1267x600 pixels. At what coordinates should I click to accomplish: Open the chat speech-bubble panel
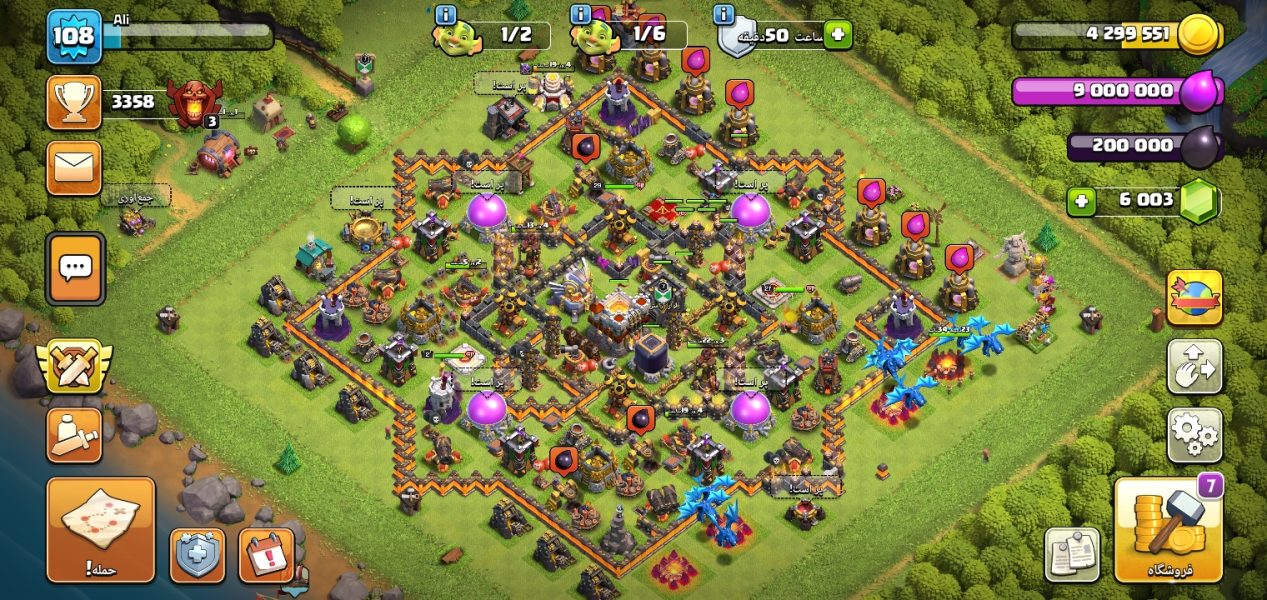click(x=75, y=268)
